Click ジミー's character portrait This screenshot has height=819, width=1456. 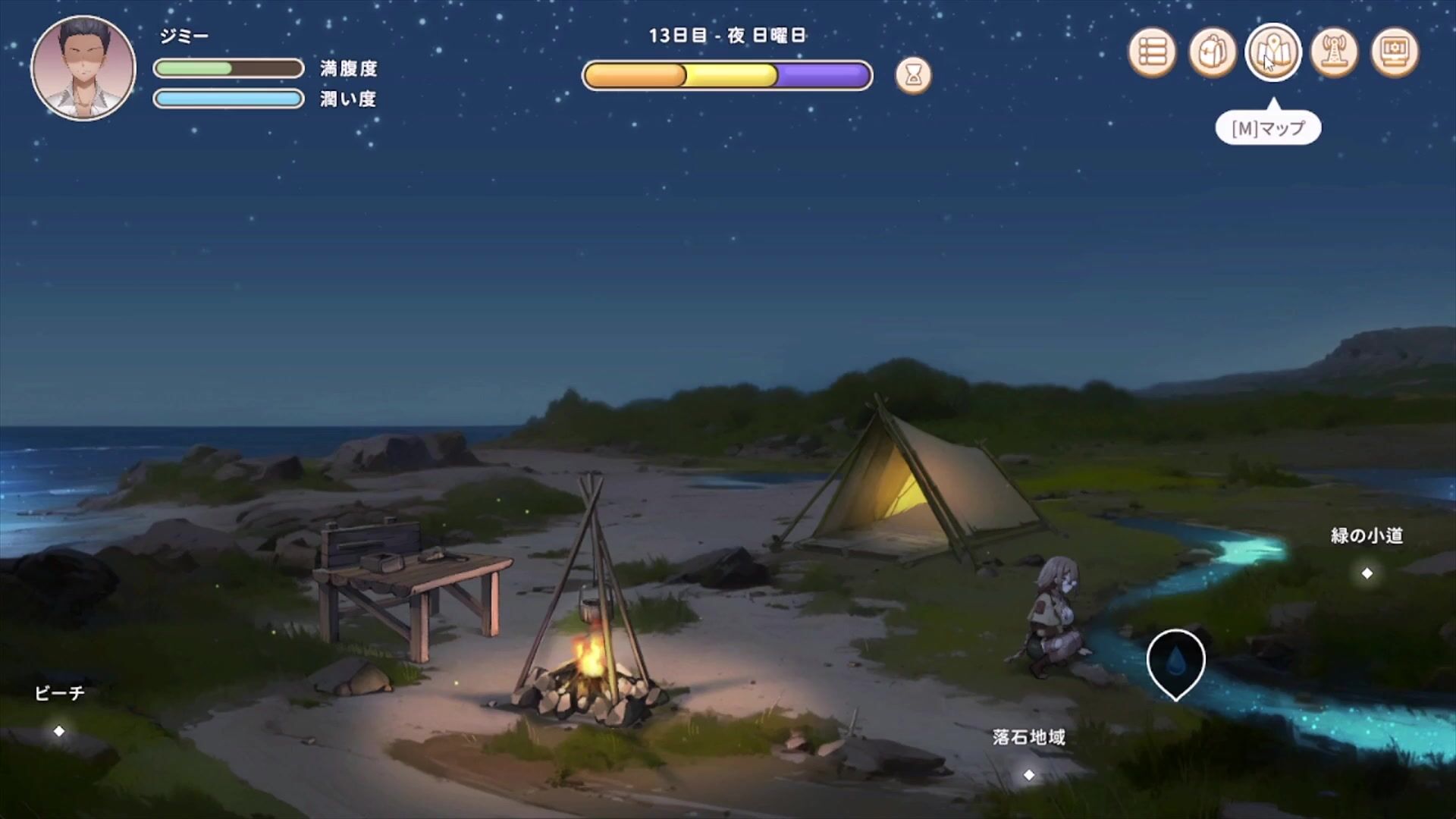(x=83, y=68)
